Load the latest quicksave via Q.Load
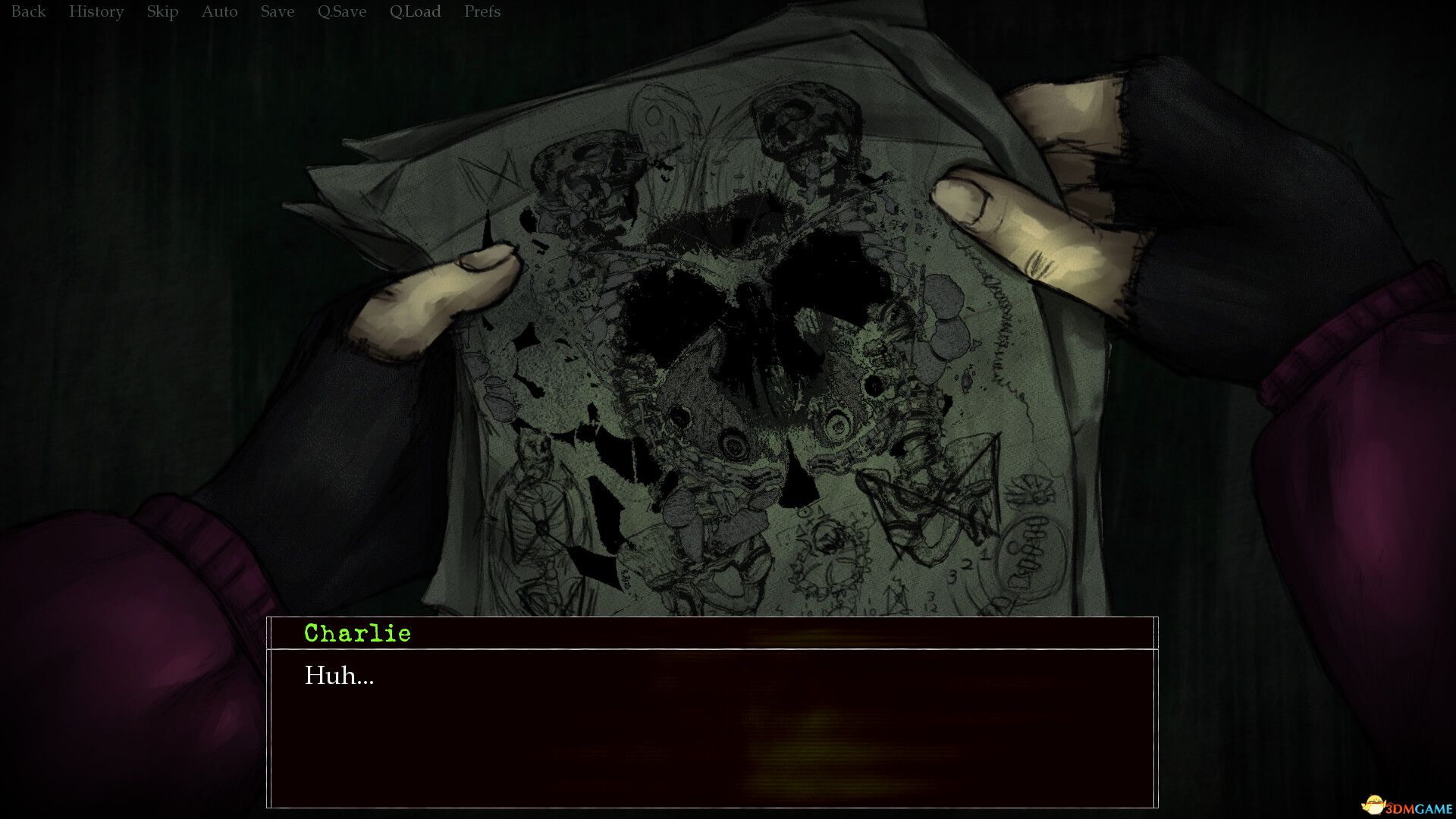The image size is (1456, 819). [x=415, y=11]
